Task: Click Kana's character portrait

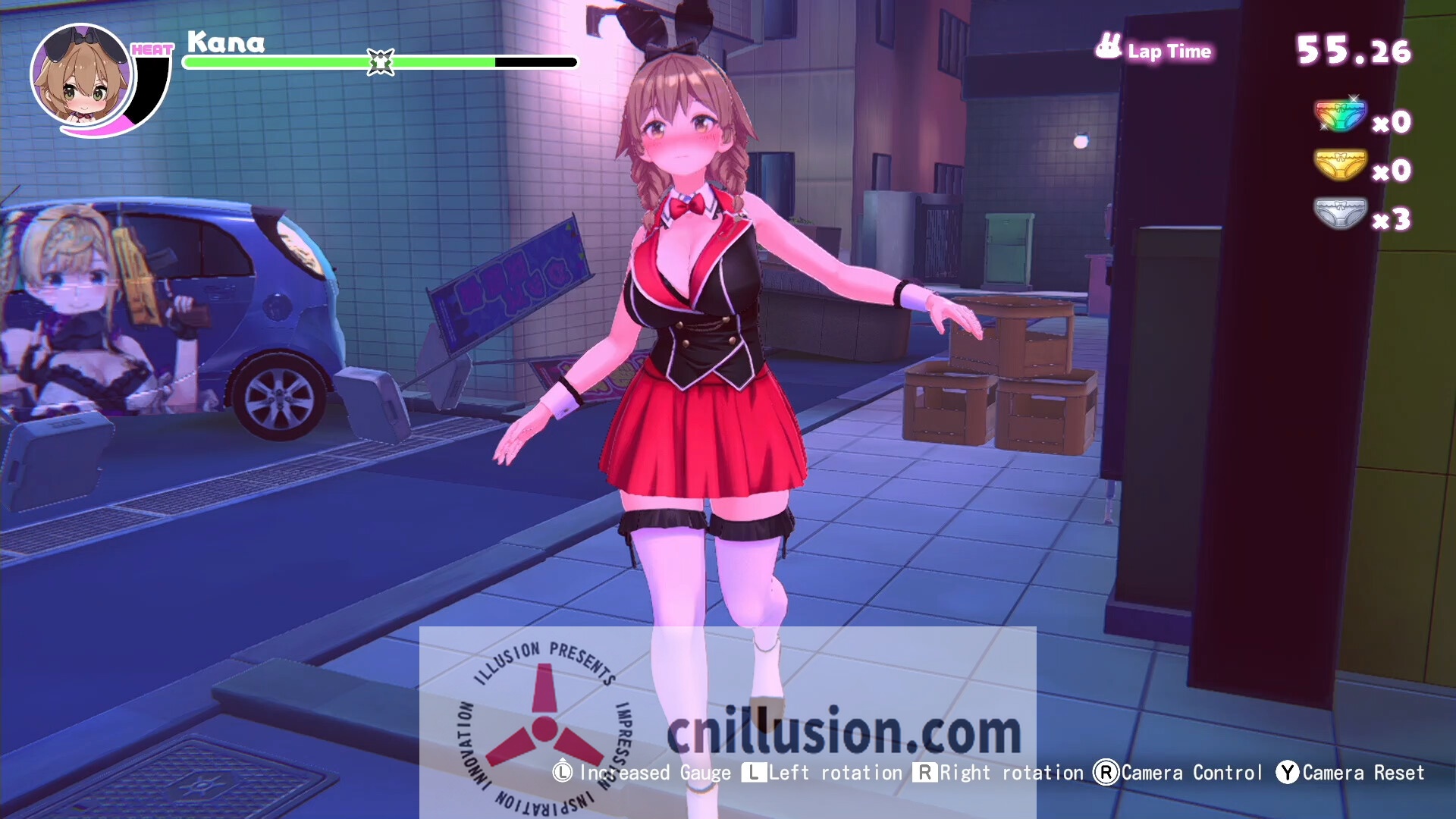Action: click(82, 76)
